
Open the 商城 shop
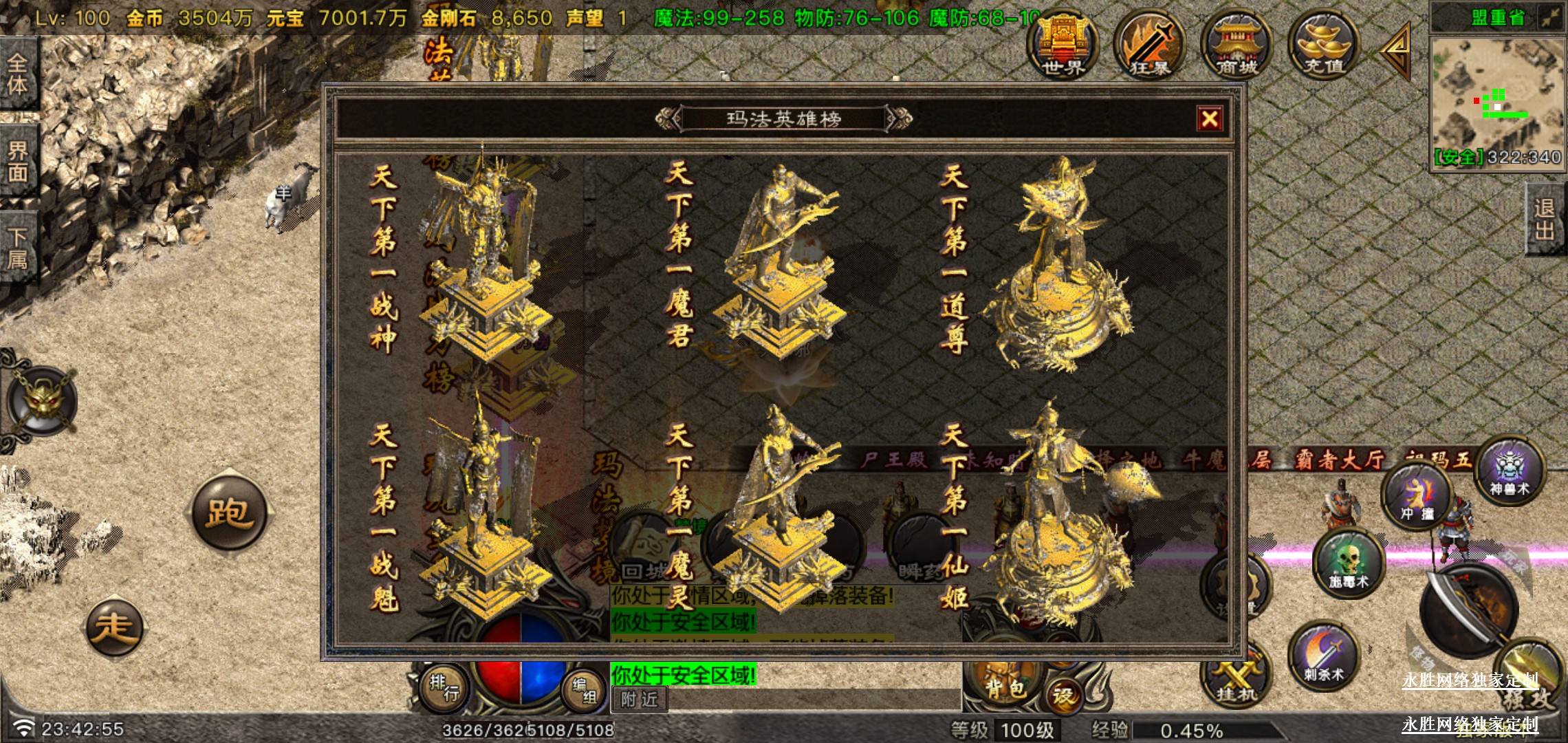(1236, 45)
